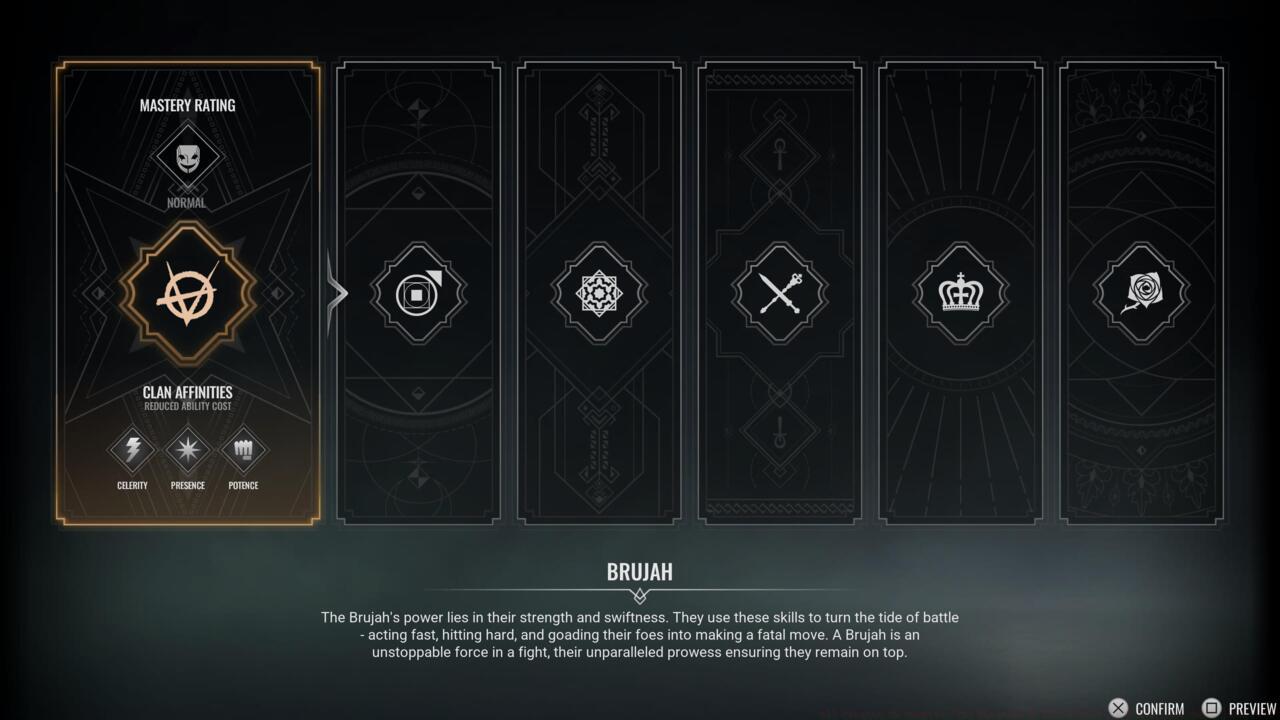Viewport: 1280px width, 720px height.
Task: Select the geometric star clan emblem
Action: point(598,292)
